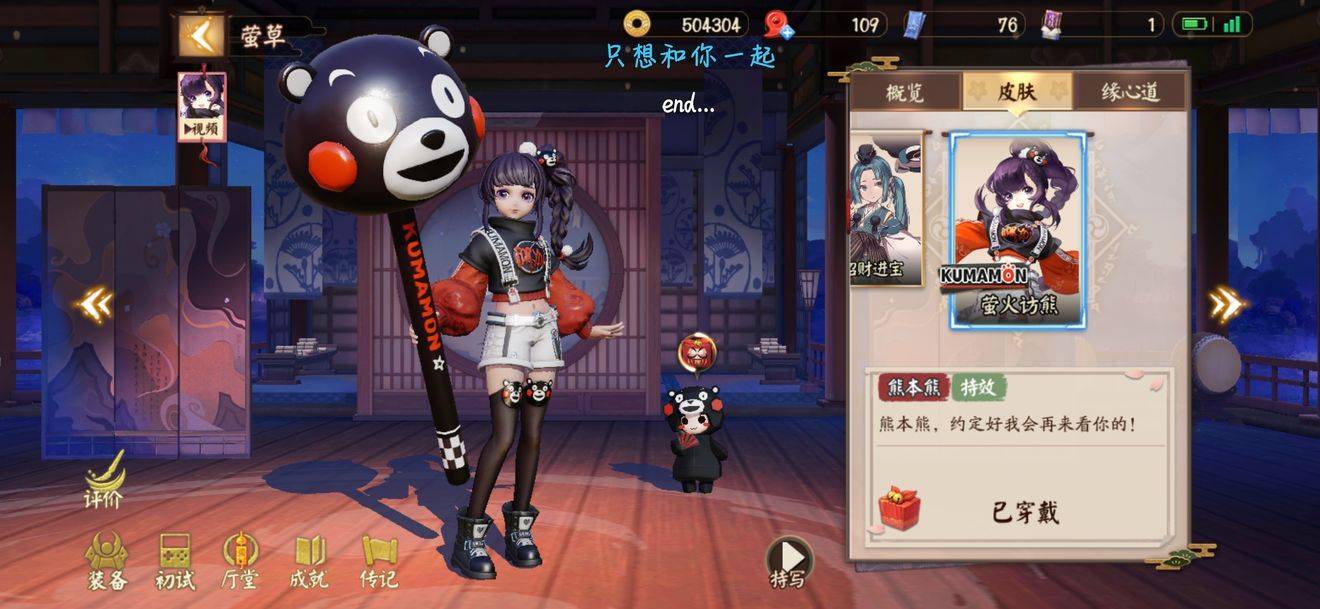The height and width of the screenshot is (609, 1320).
Task: Open the 装备 equipment menu
Action: click(107, 561)
